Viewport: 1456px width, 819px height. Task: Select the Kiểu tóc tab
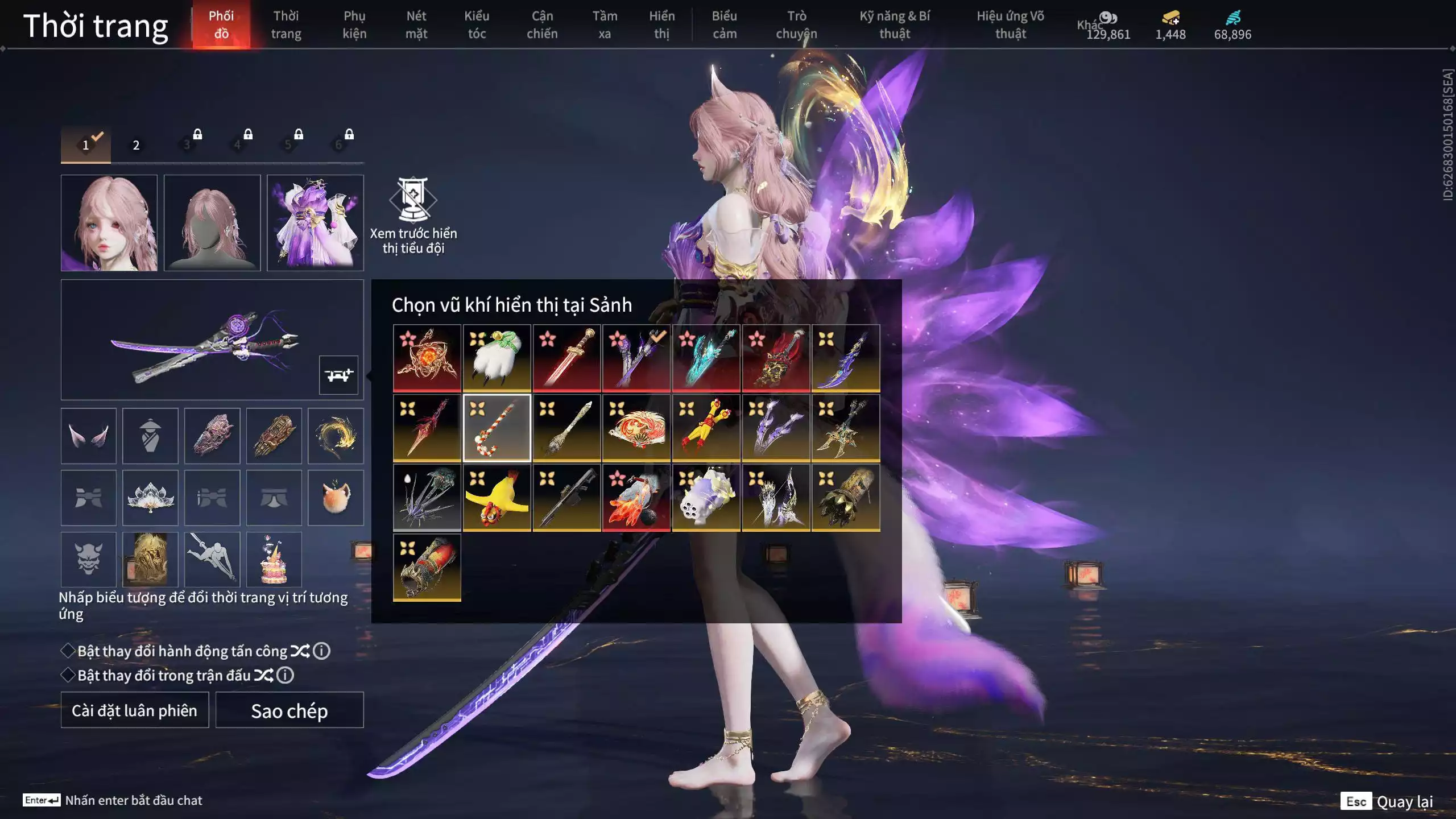coord(476,25)
